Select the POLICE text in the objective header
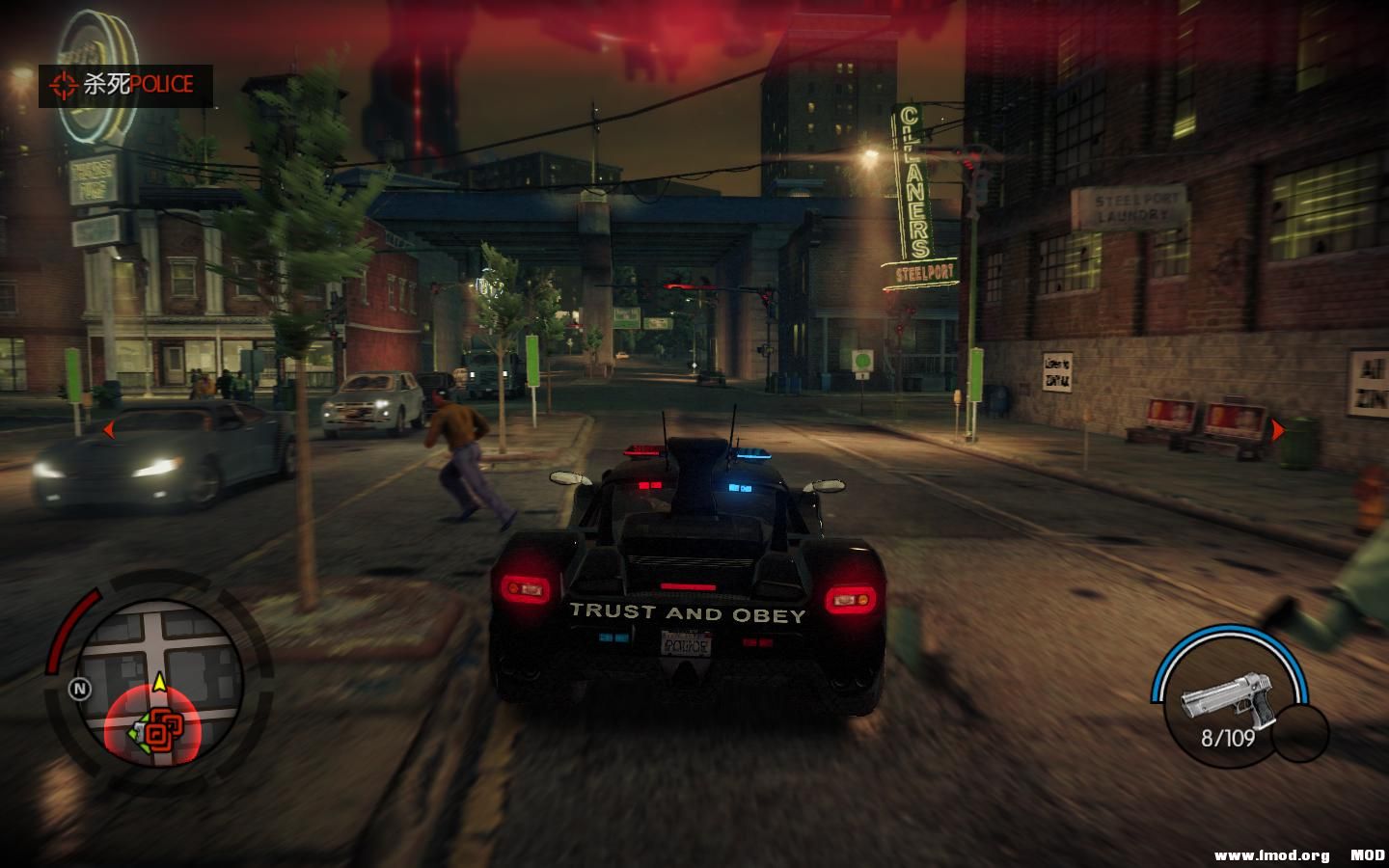The width and height of the screenshot is (1389, 868). pos(160,85)
